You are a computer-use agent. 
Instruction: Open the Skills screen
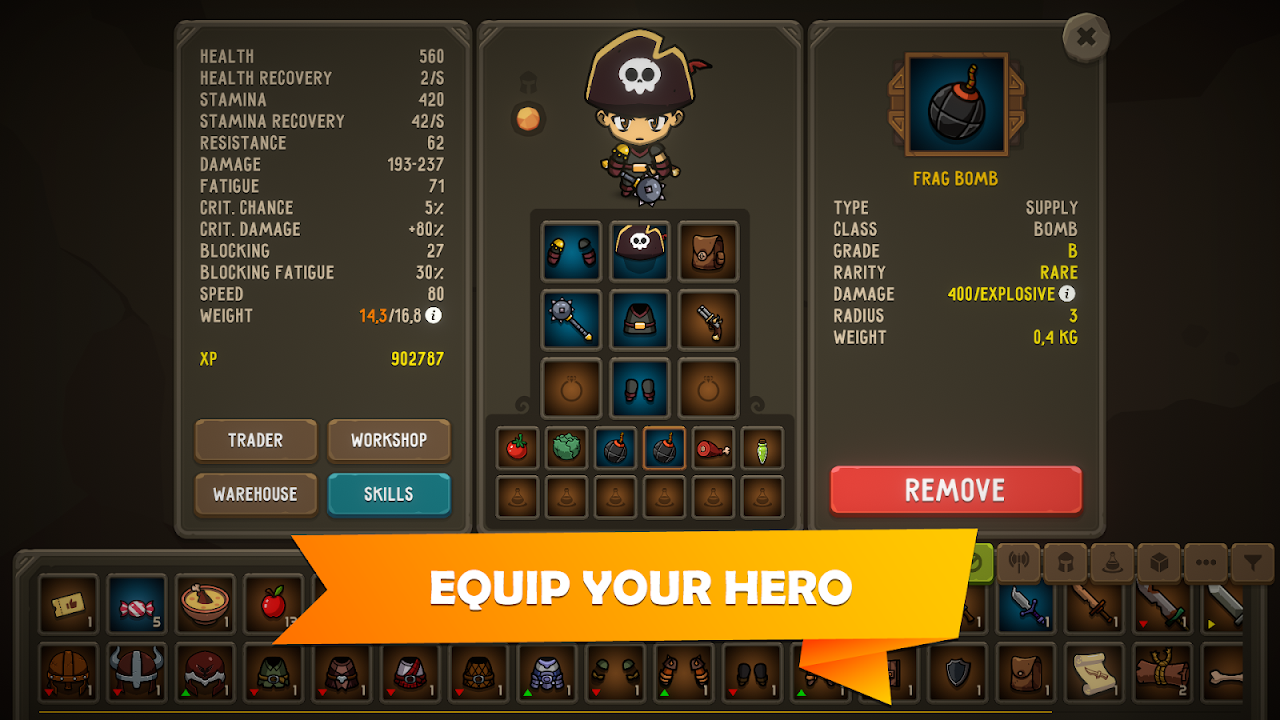coord(389,494)
